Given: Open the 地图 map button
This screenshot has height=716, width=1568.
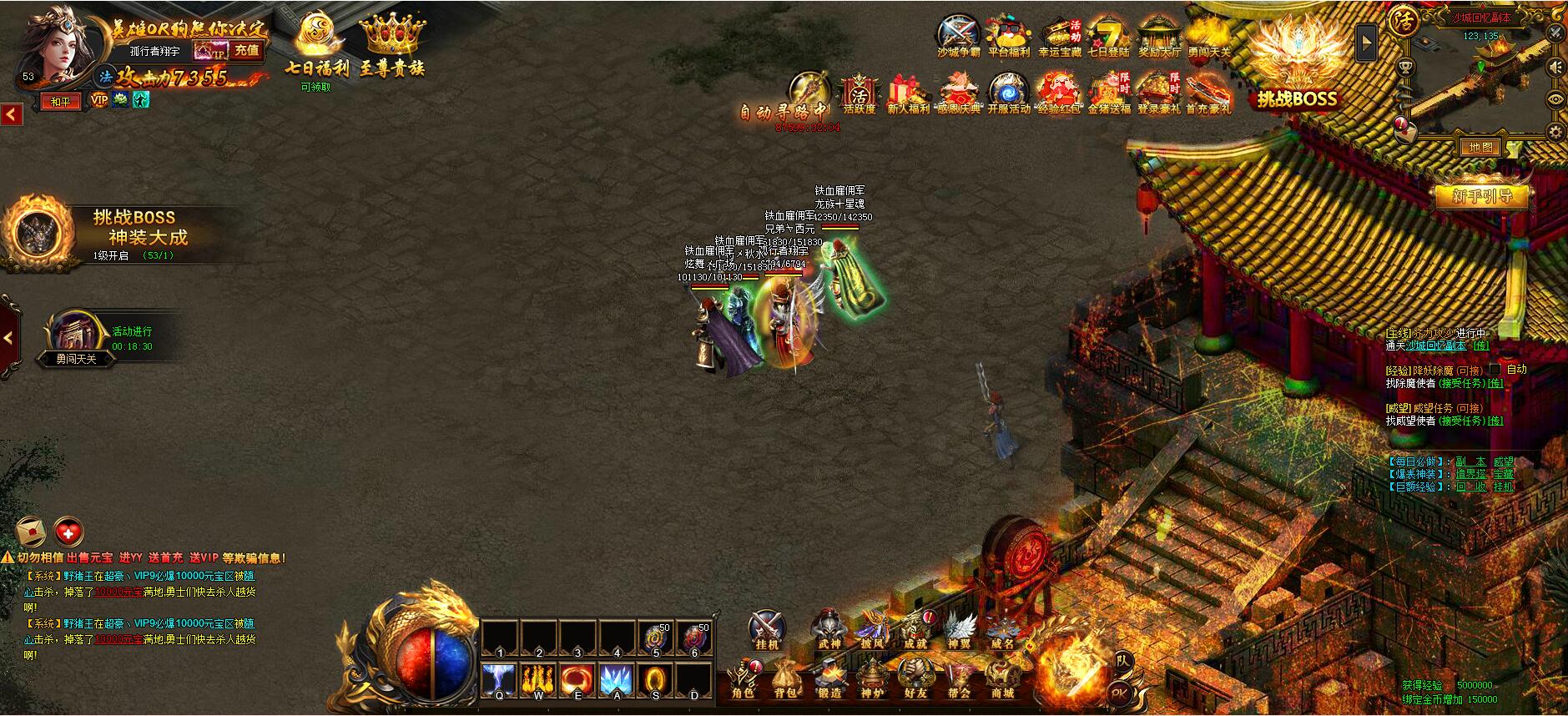Looking at the screenshot, I should click(x=1480, y=148).
